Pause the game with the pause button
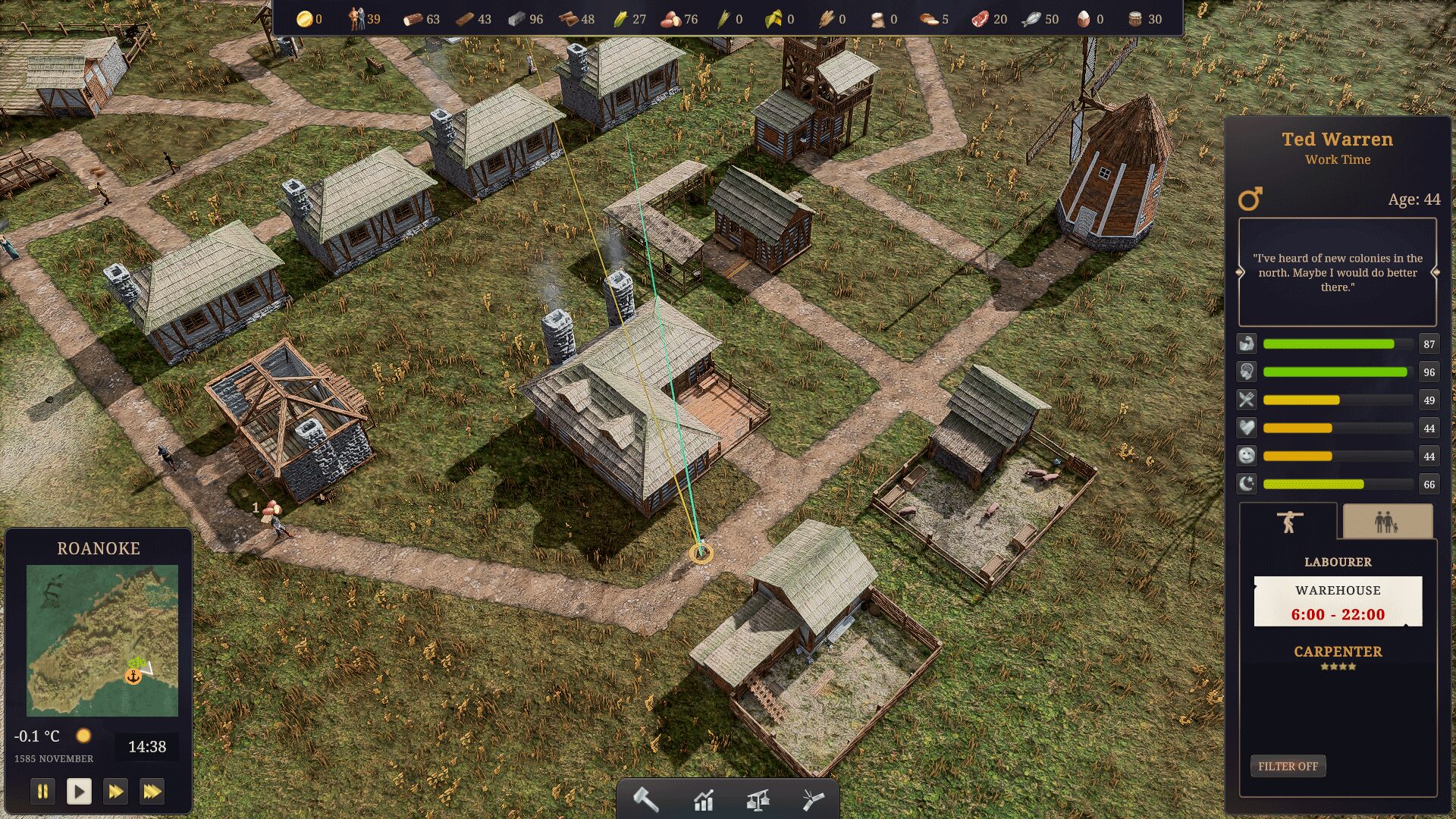Screen dimensions: 1456x819 point(42,792)
